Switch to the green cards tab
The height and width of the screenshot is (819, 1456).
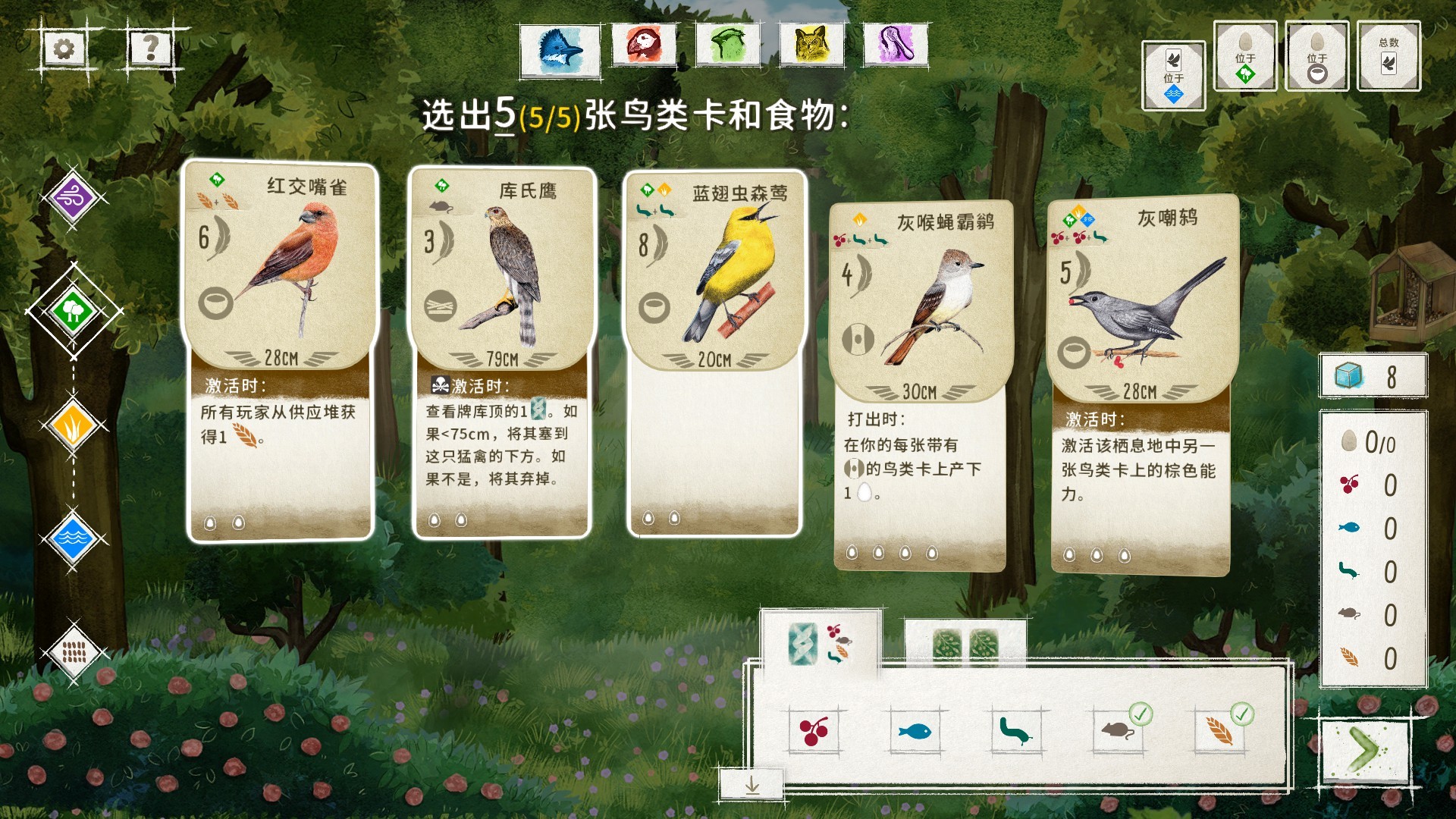(x=963, y=643)
